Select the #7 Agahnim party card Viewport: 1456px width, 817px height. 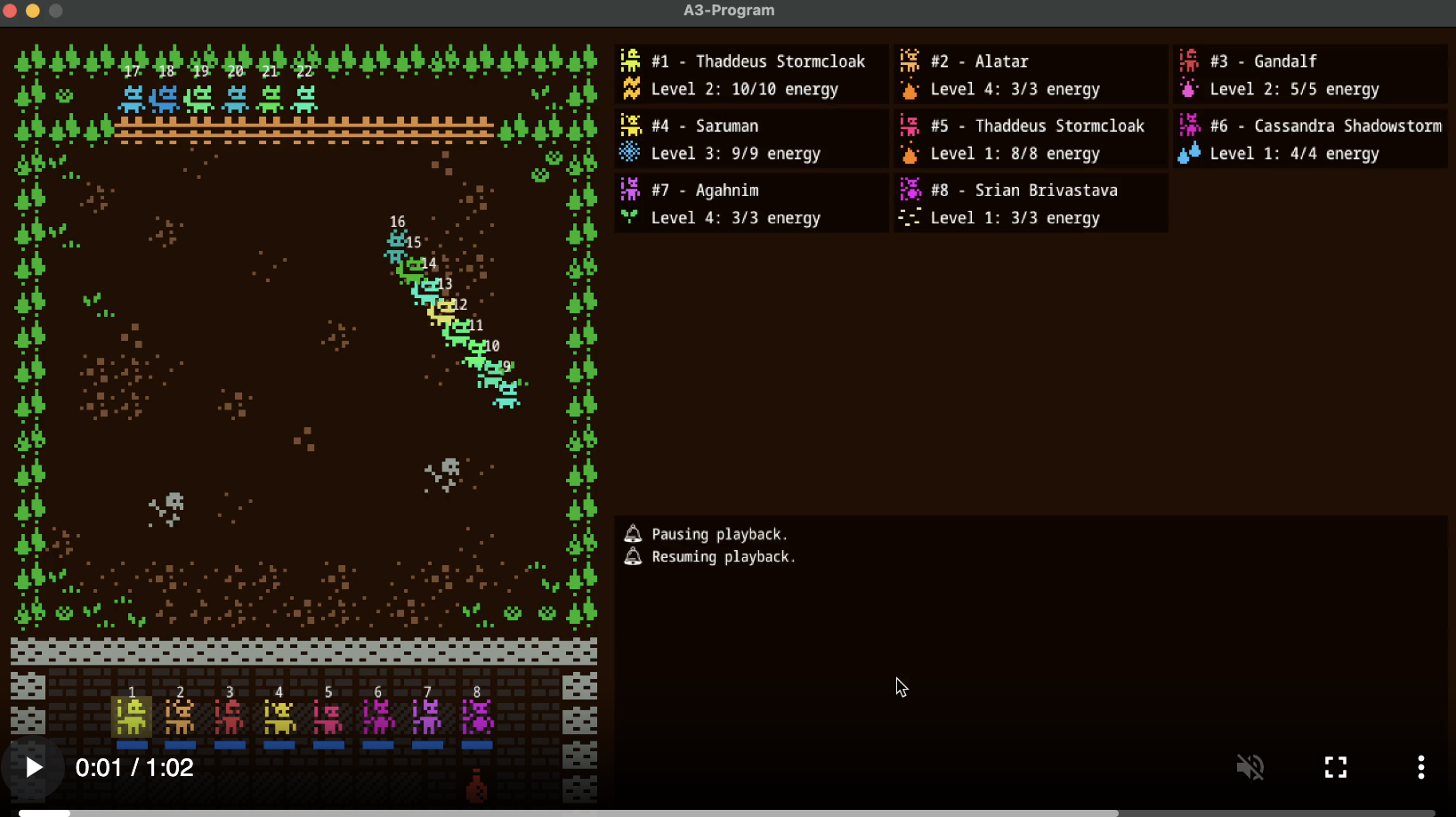tap(751, 204)
